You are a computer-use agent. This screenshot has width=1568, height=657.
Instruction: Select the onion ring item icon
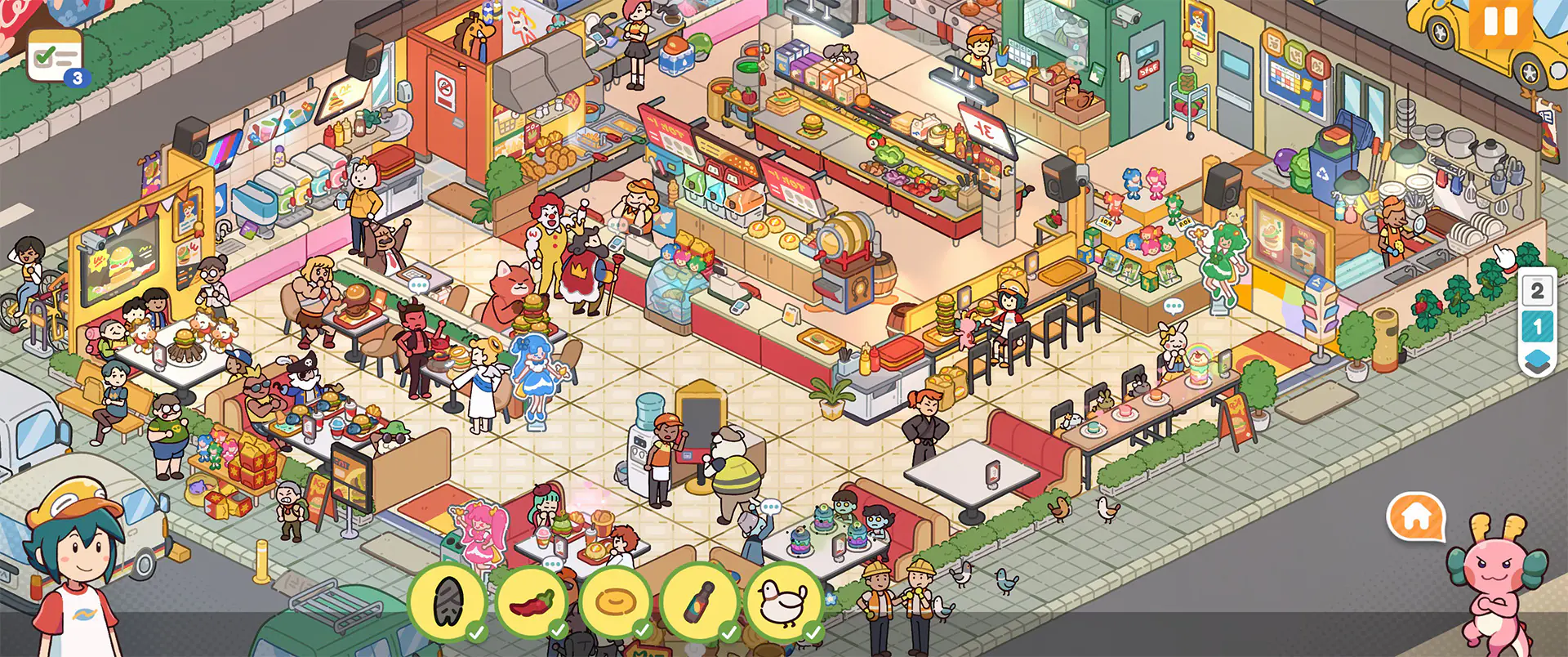pyautogui.click(x=616, y=603)
